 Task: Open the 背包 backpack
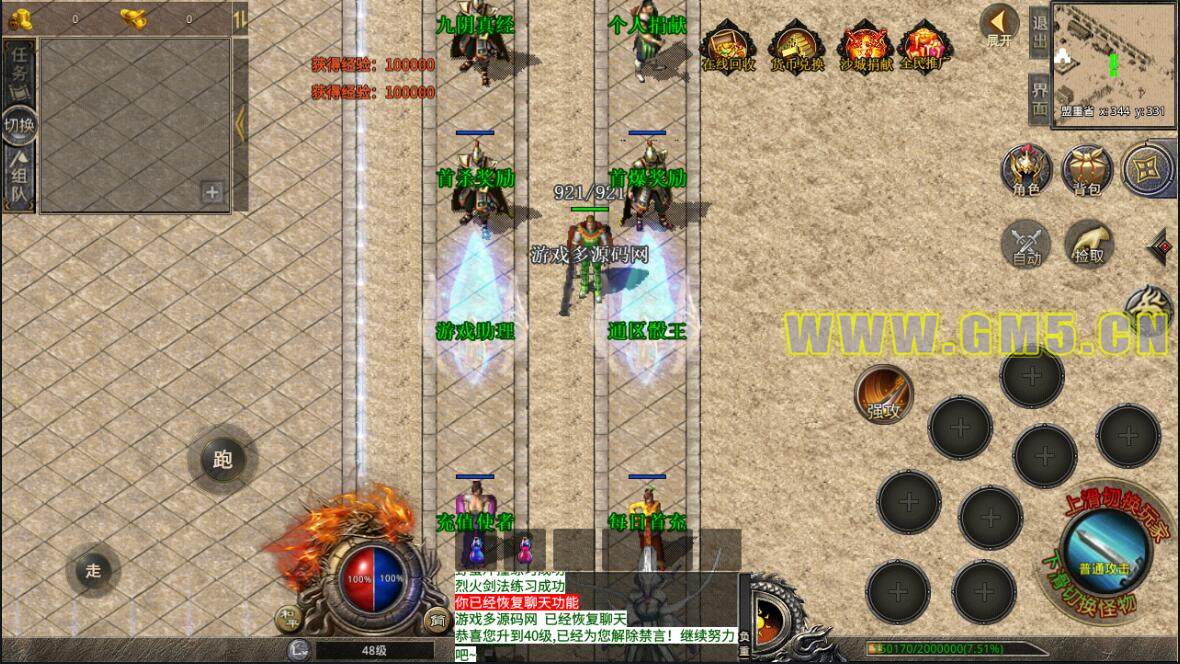click(x=1086, y=169)
